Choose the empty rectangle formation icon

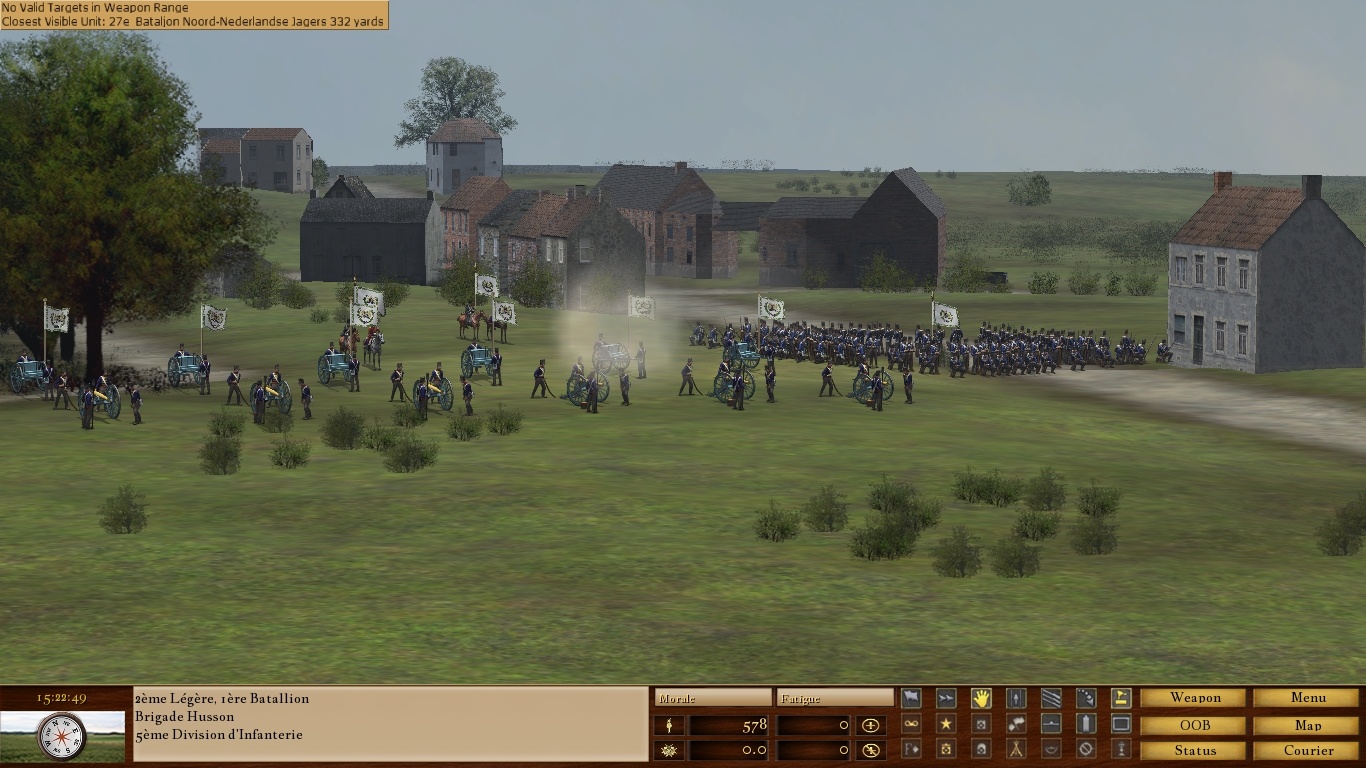coord(1121,724)
